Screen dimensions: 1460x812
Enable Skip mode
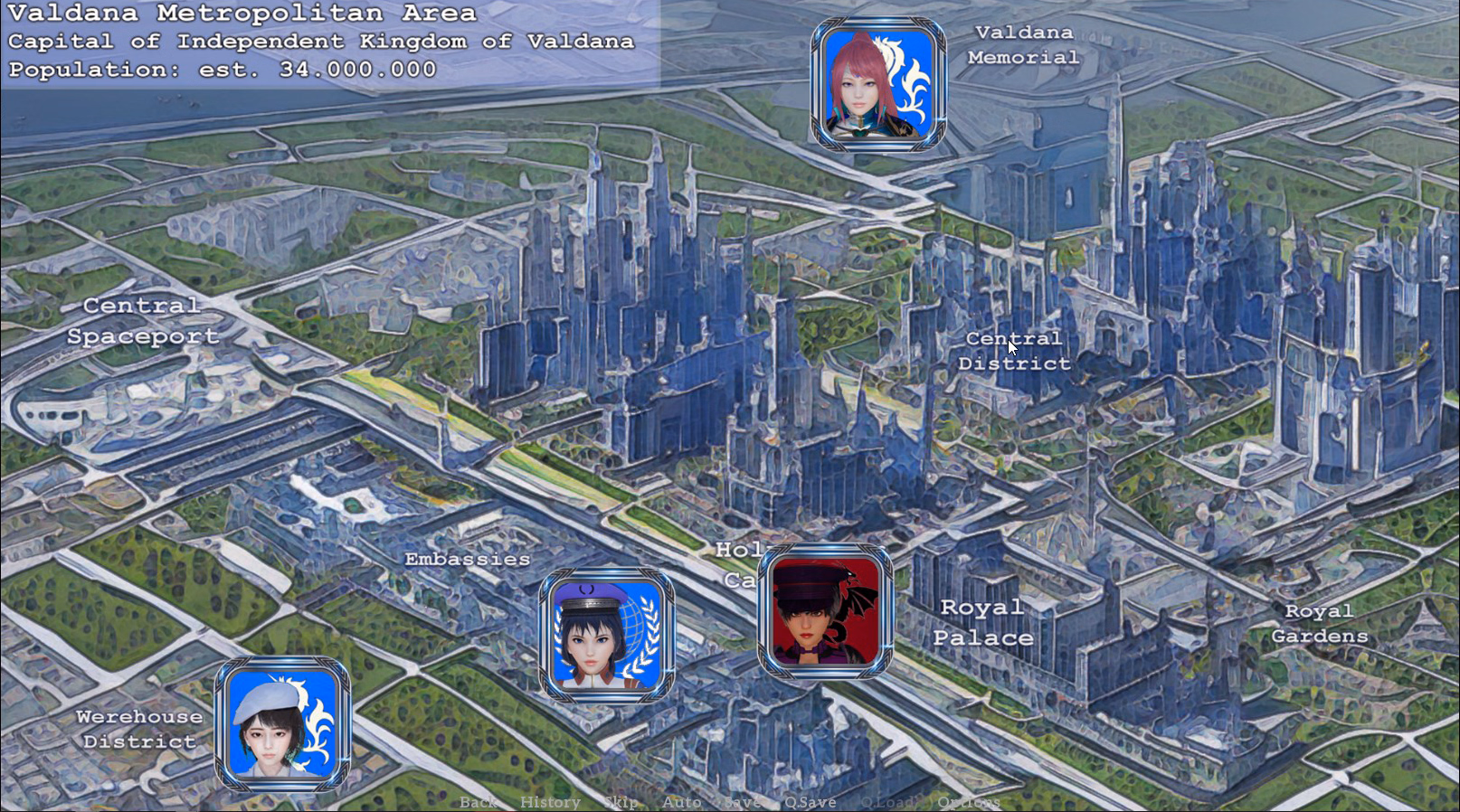[x=620, y=802]
